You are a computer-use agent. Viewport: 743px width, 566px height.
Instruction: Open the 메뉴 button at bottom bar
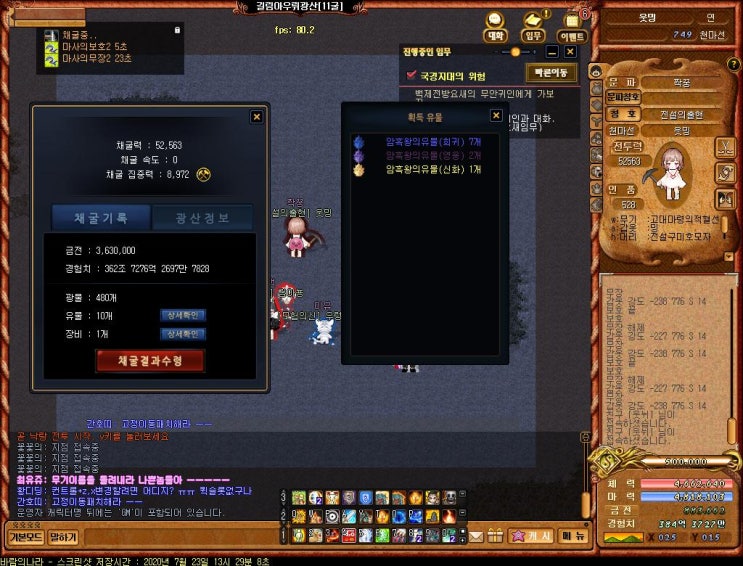click(x=573, y=536)
